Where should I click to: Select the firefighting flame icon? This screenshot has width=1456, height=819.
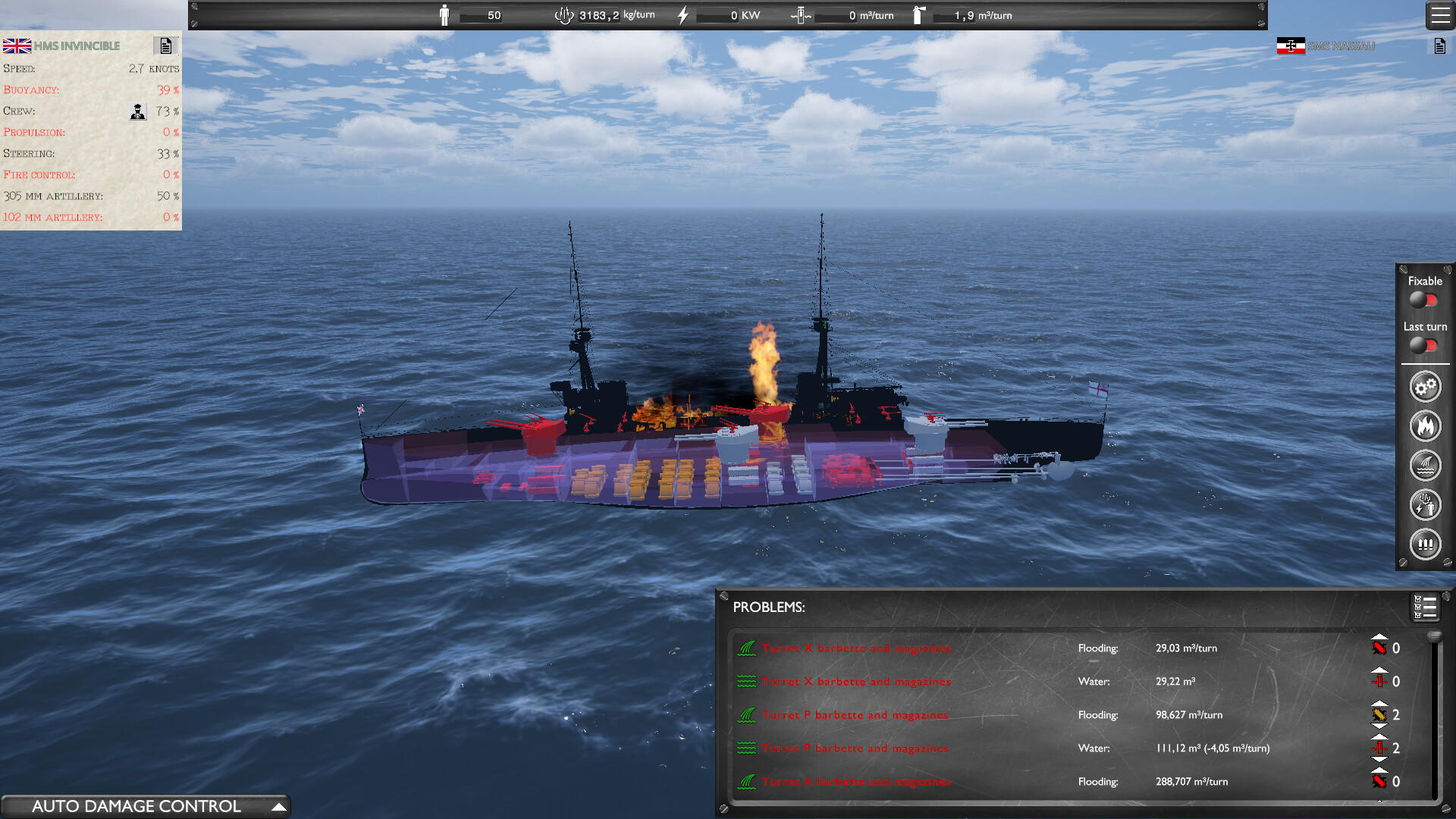pyautogui.click(x=1425, y=426)
